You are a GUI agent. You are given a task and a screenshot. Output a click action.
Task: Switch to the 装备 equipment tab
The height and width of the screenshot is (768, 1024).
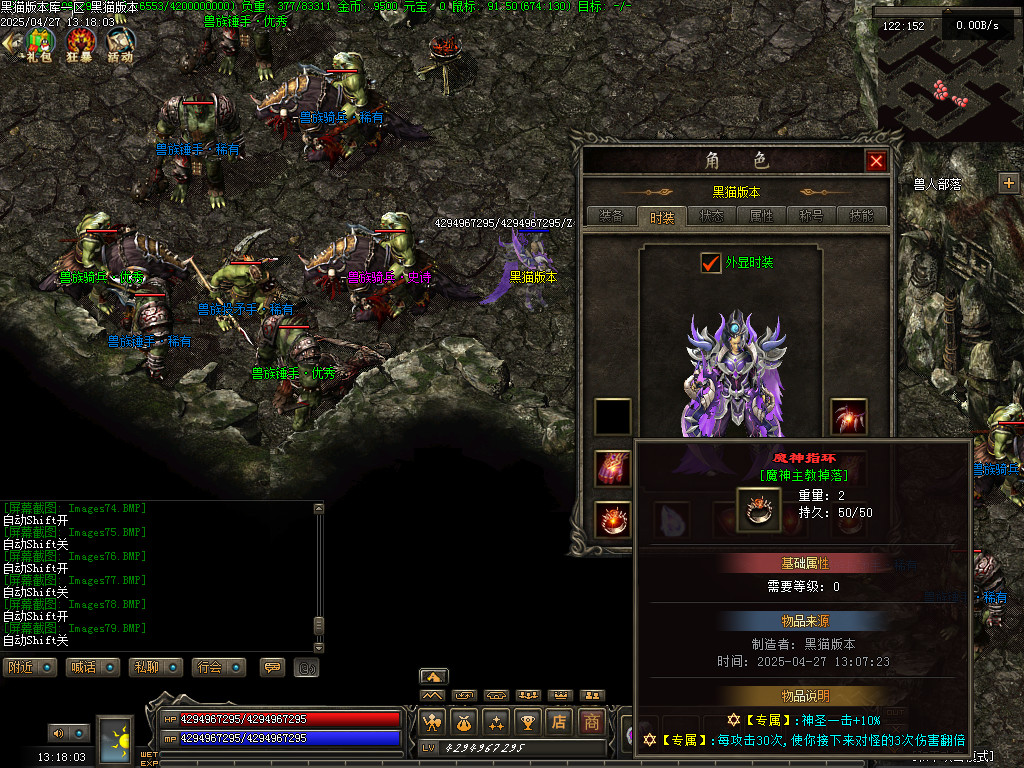[x=611, y=216]
